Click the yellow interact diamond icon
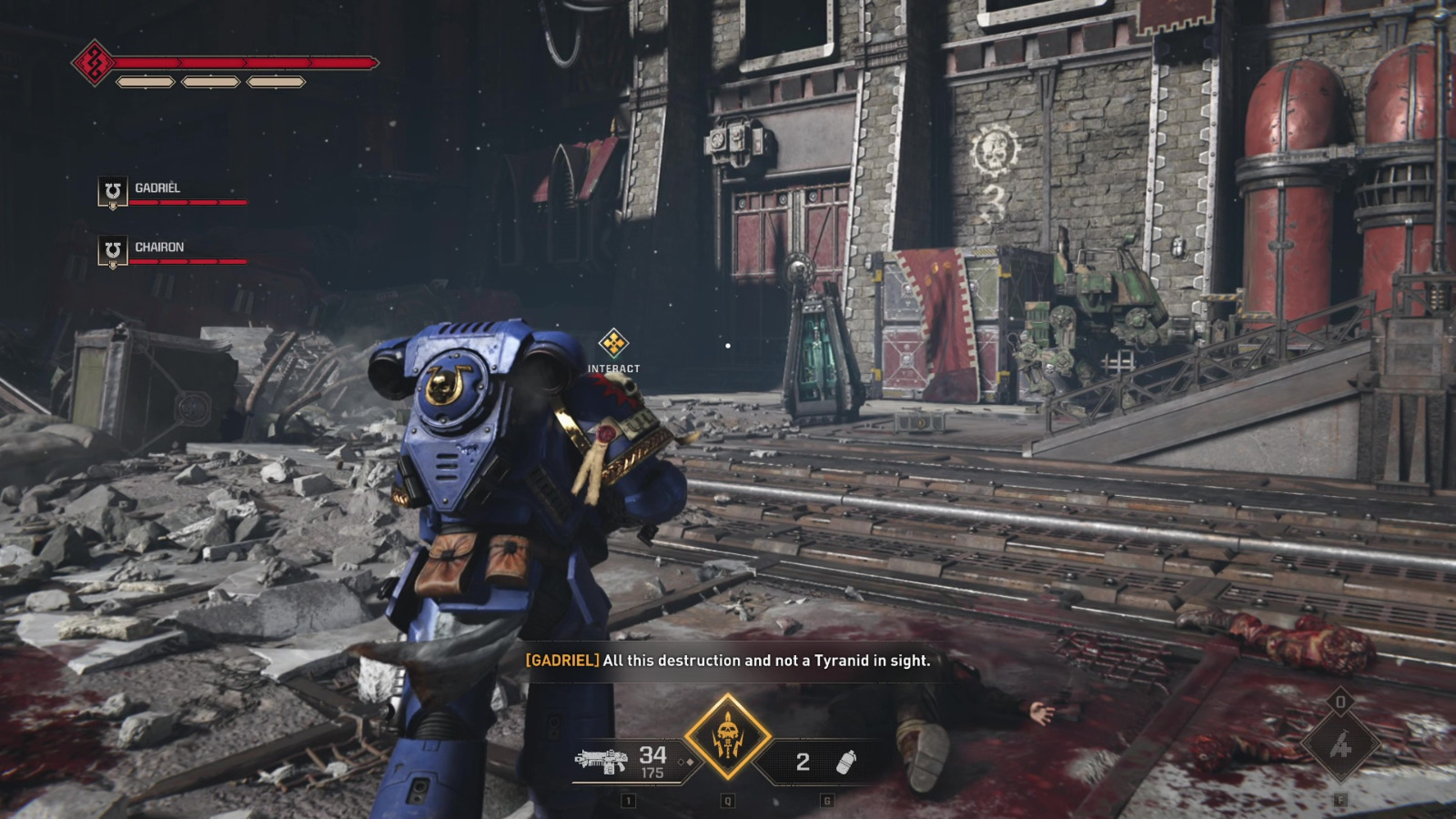Image resolution: width=1456 pixels, height=819 pixels. (615, 344)
